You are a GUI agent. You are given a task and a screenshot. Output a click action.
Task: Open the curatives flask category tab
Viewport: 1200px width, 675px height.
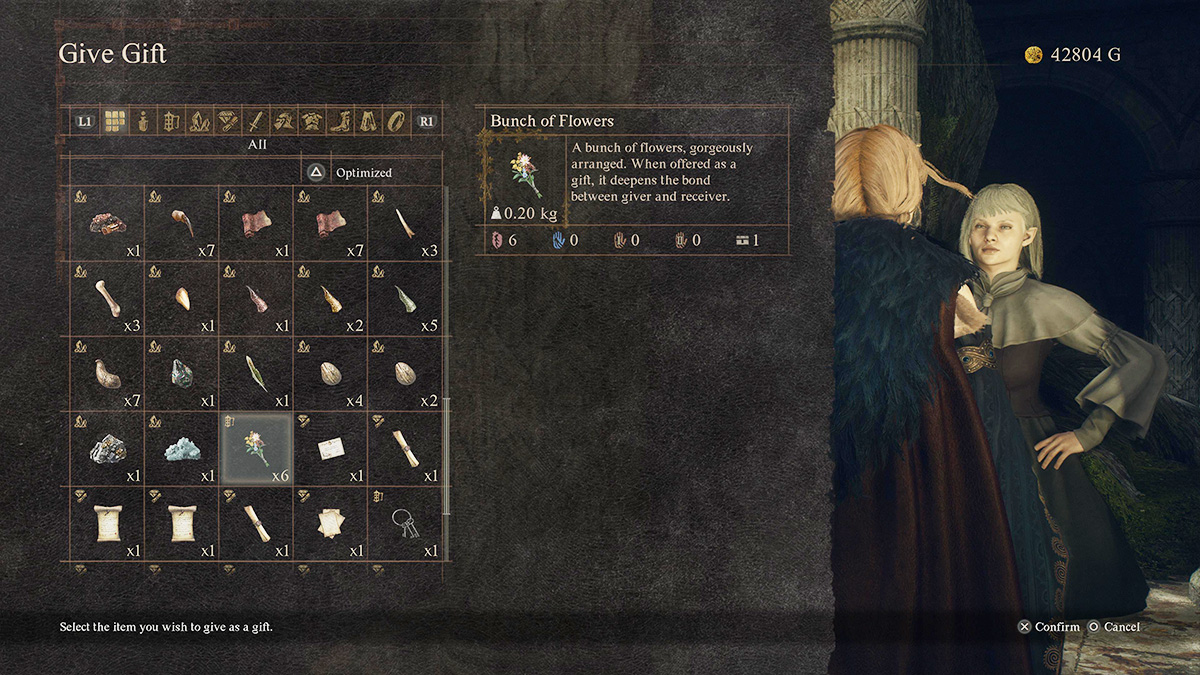pos(142,121)
